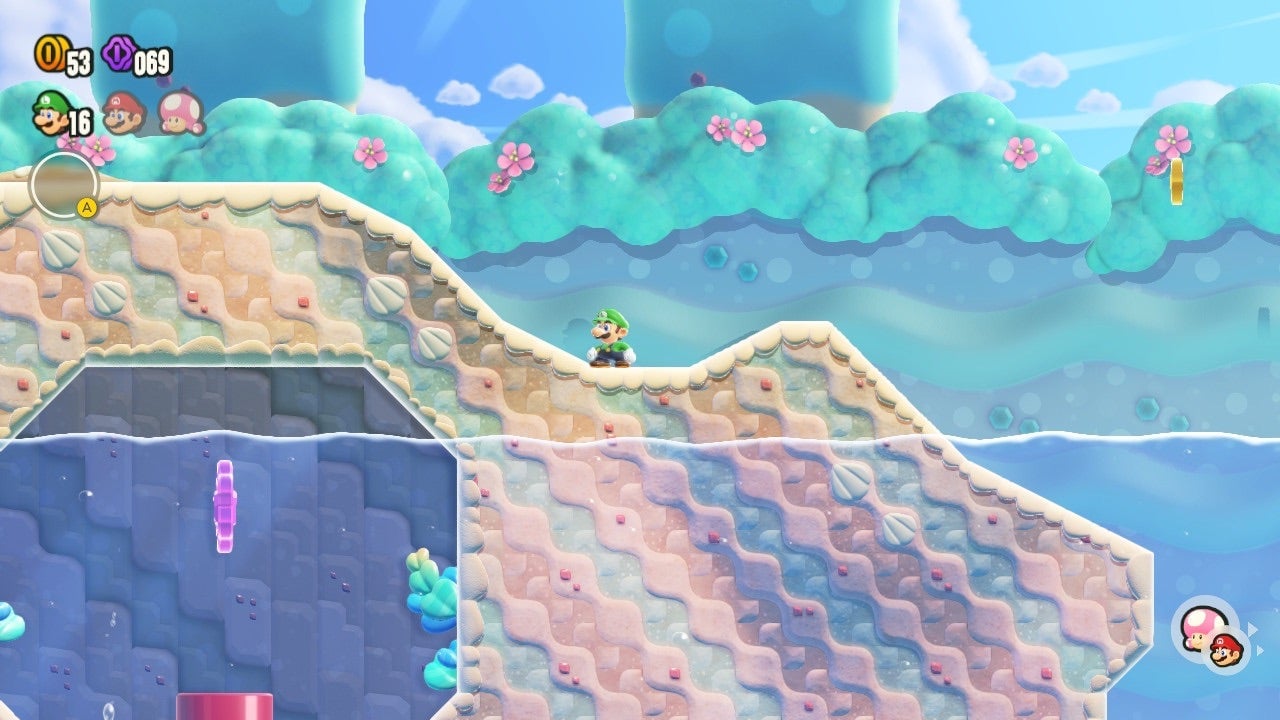Image resolution: width=1280 pixels, height=720 pixels.
Task: Toggle the purple switch underwater
Action: pyautogui.click(x=226, y=505)
